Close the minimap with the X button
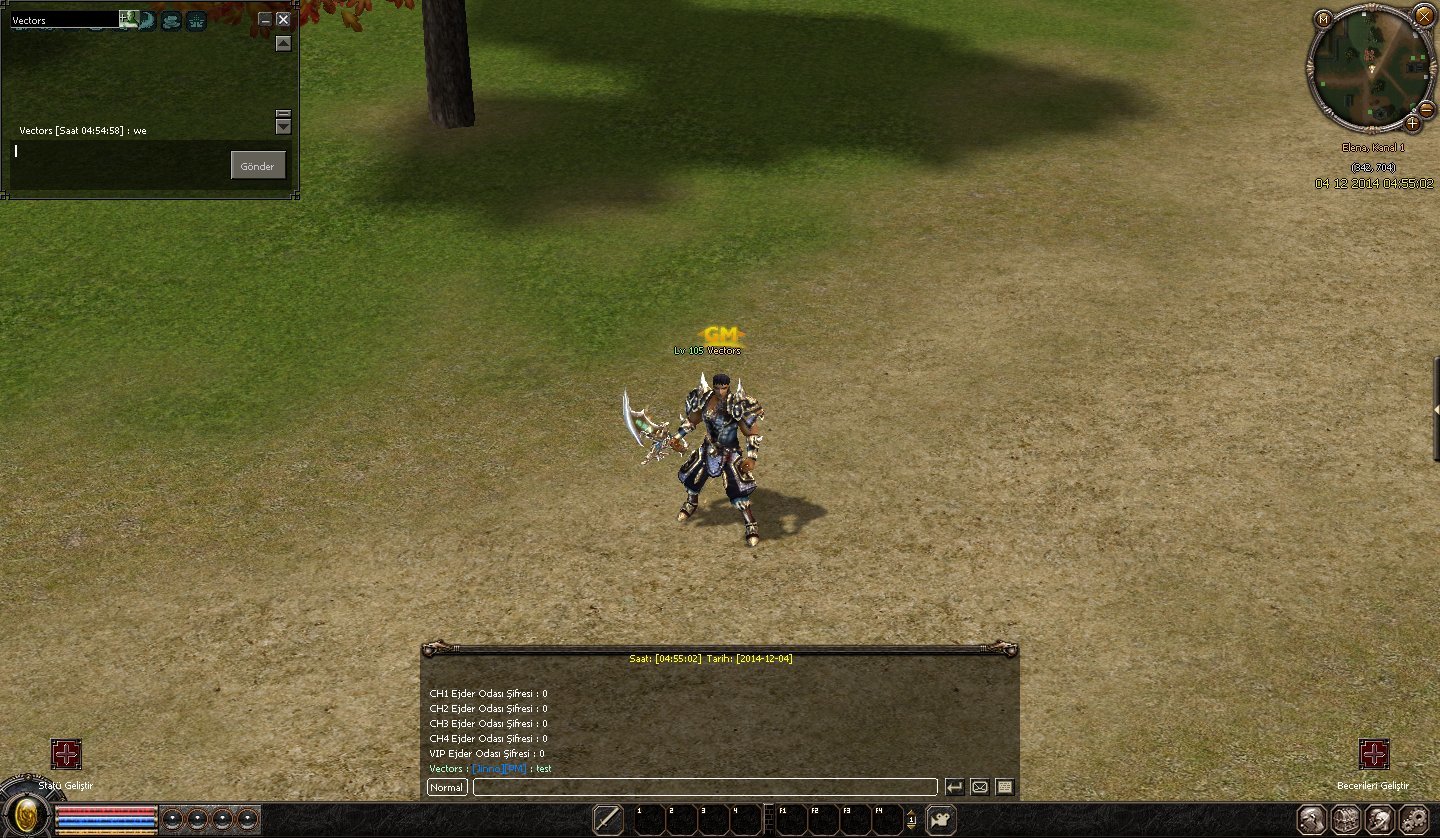Viewport: 1440px width, 838px height. [1424, 16]
